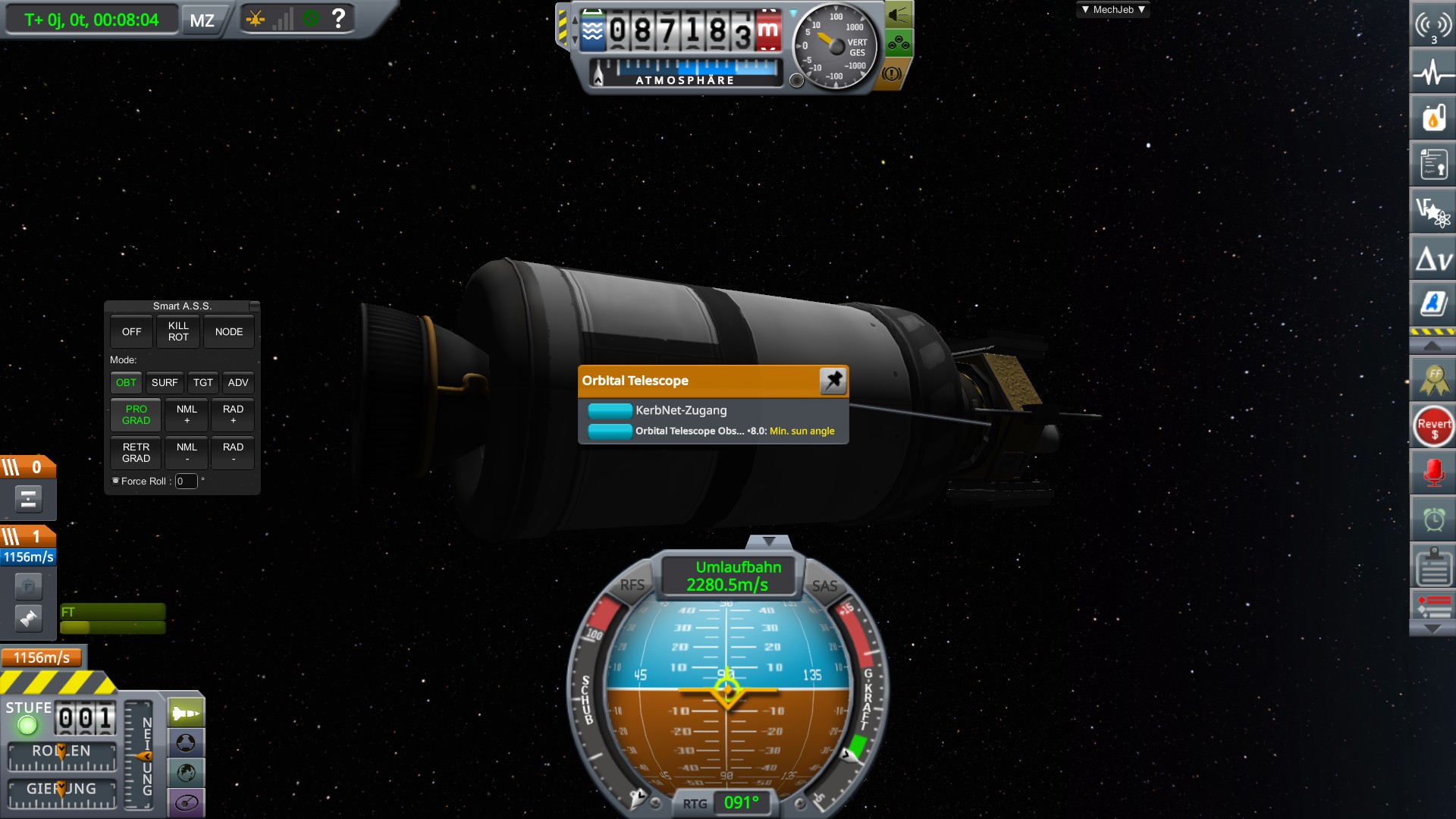
Task: Toggle SAS on the navball
Action: [824, 585]
